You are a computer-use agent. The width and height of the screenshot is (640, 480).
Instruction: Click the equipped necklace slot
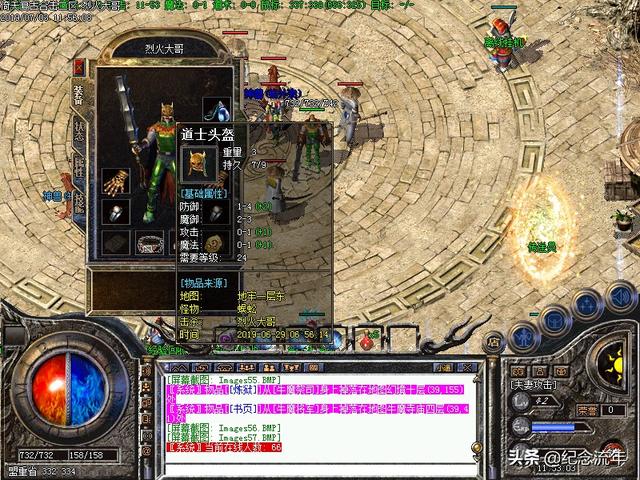(217, 108)
